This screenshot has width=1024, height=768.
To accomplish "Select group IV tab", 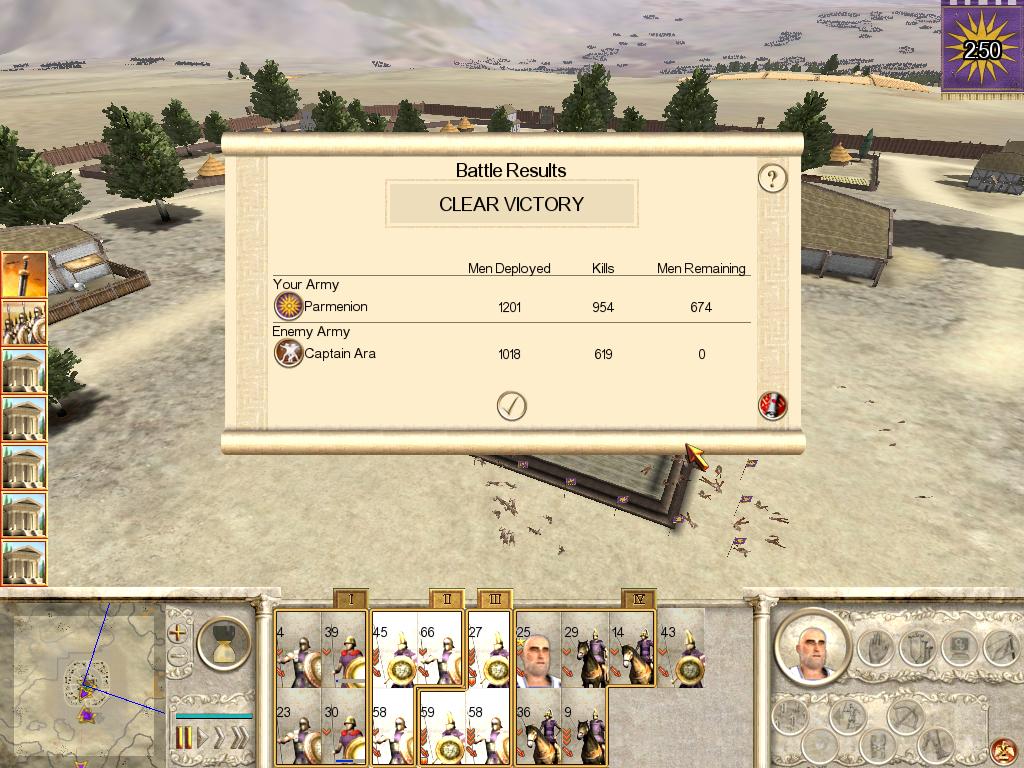I will [x=637, y=600].
